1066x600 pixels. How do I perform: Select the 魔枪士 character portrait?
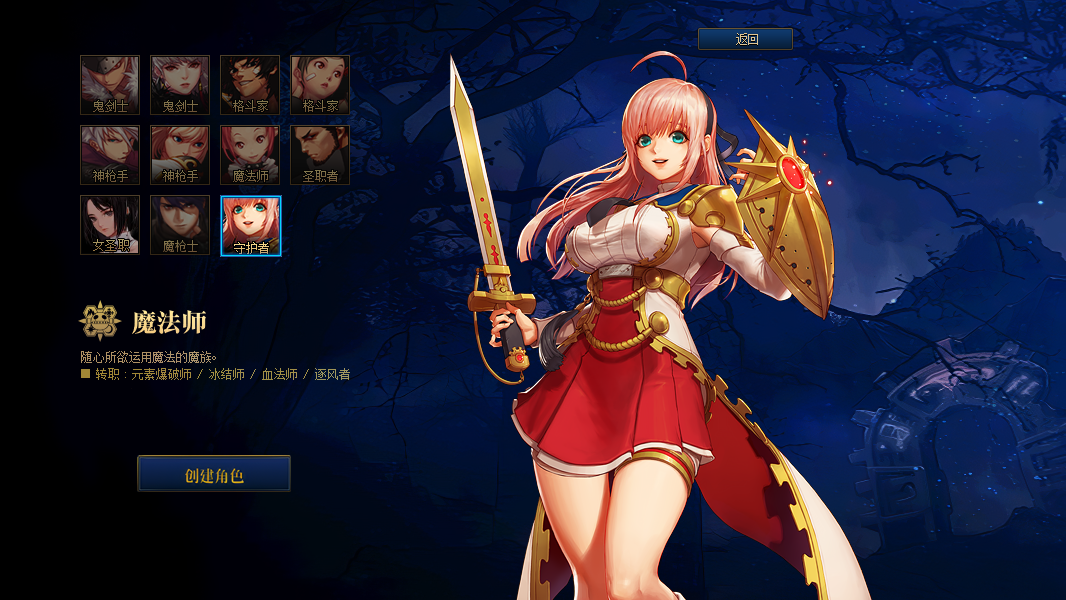coord(180,225)
